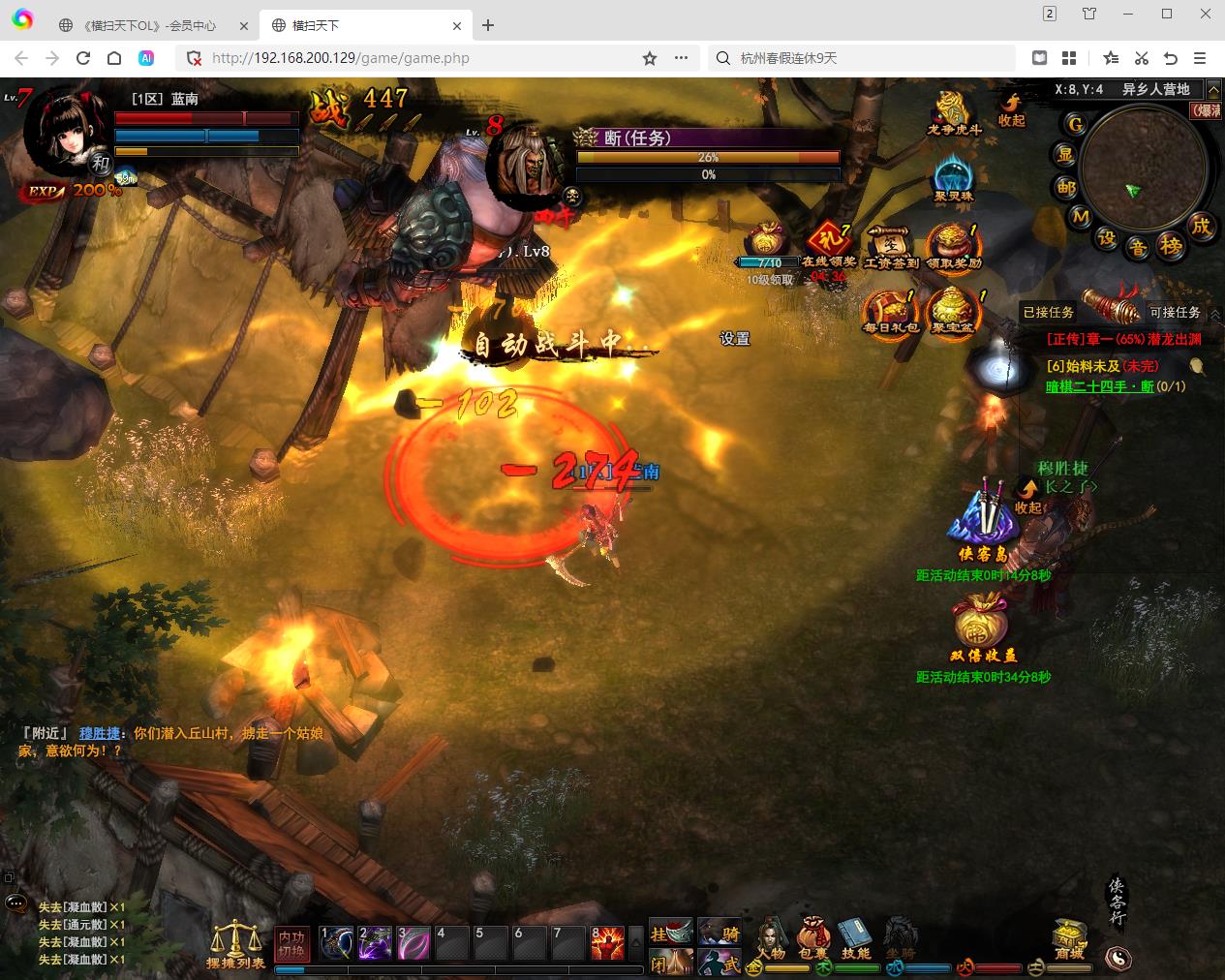
Task: Claim the 每日礼包 daily gift pack
Action: pos(890,312)
